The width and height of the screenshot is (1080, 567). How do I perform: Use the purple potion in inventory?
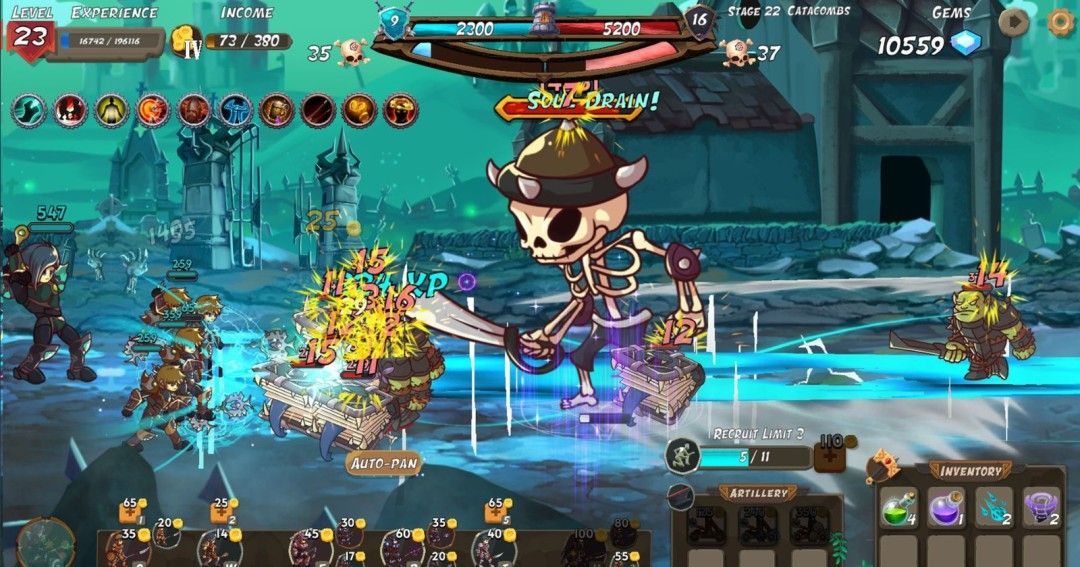(x=946, y=508)
